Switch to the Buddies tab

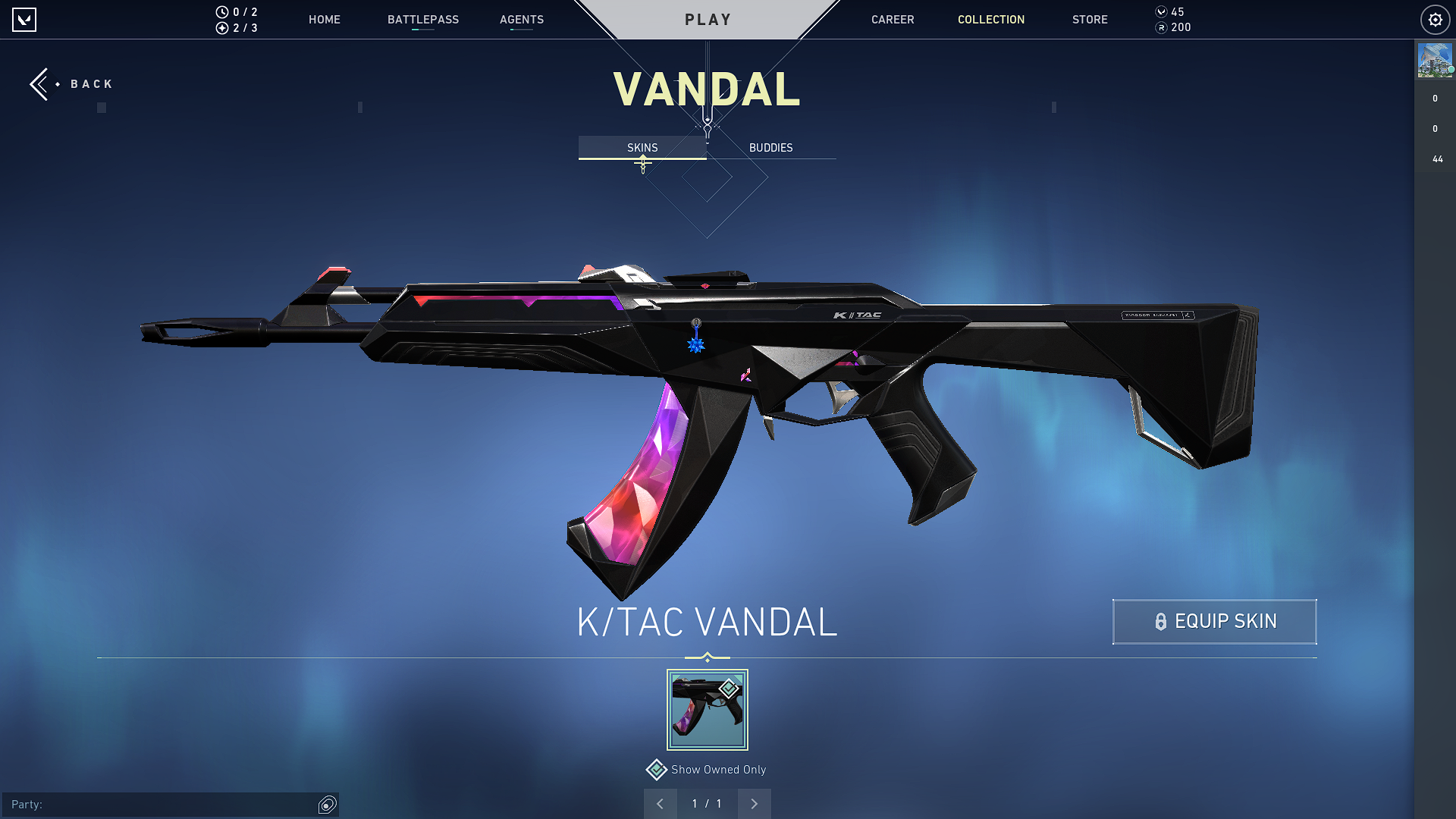tap(770, 148)
